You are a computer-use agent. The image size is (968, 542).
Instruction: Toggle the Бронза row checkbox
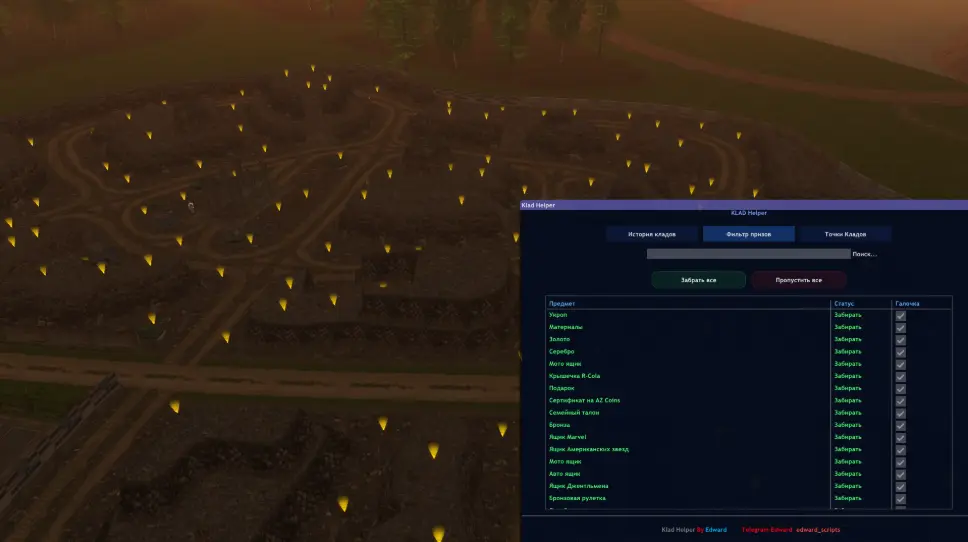(x=901, y=425)
